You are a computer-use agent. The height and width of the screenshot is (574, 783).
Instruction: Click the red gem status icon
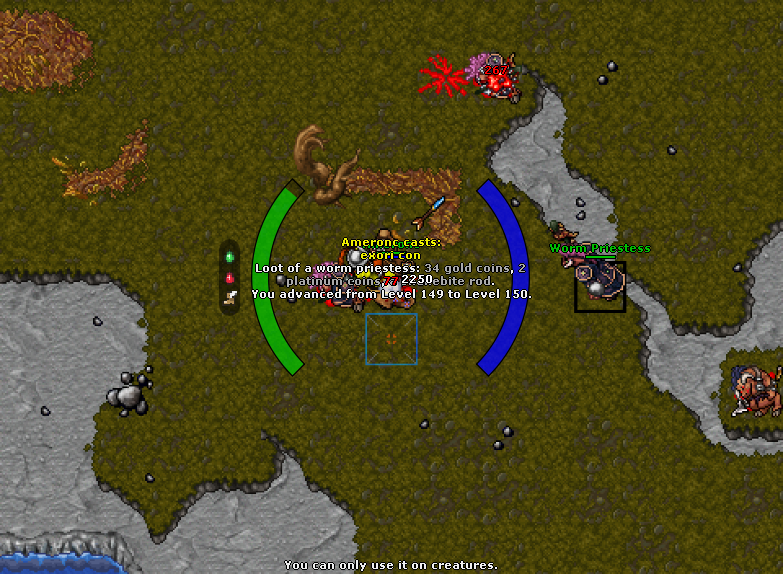click(230, 277)
